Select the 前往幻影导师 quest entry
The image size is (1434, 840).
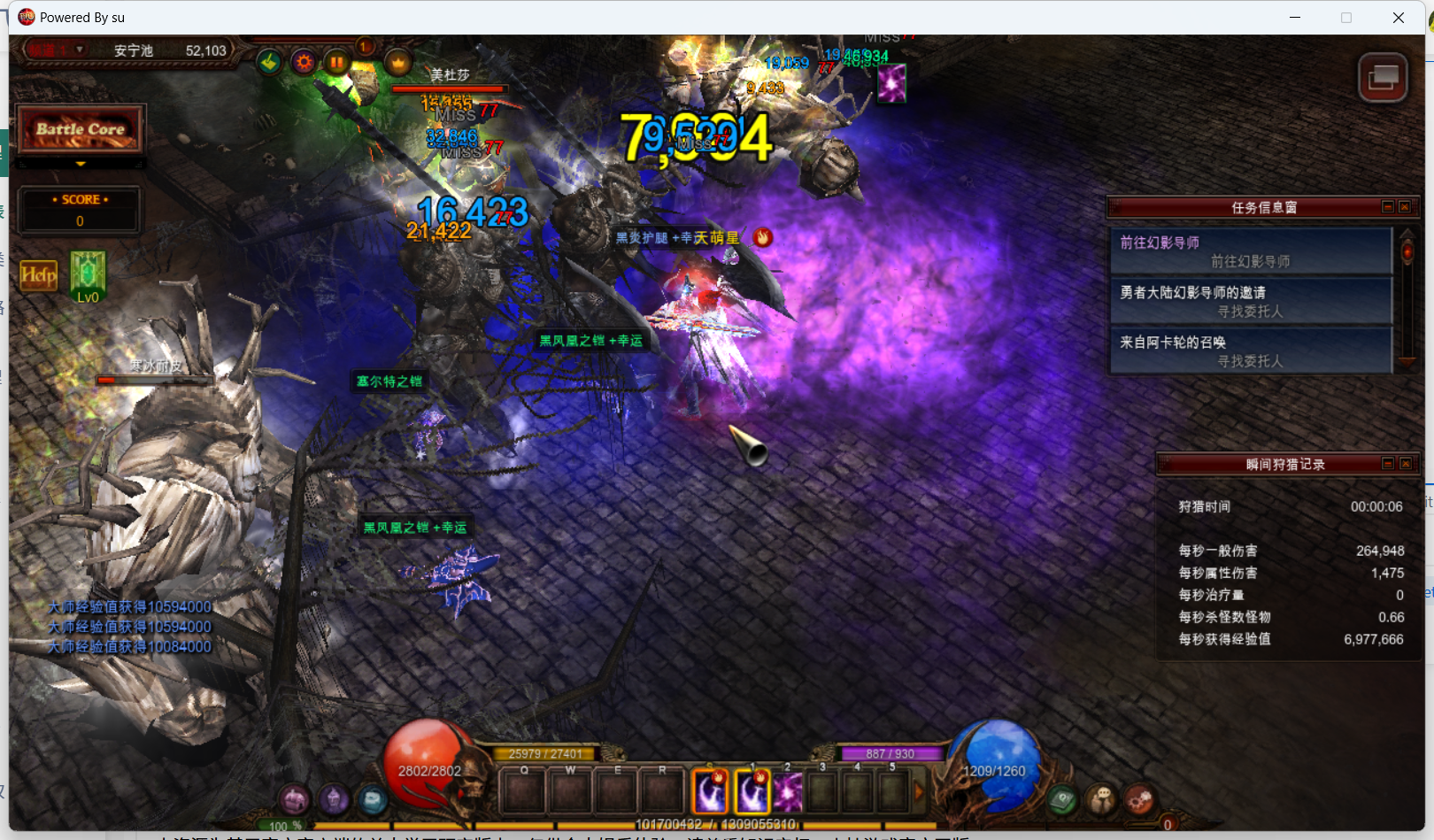(1250, 251)
